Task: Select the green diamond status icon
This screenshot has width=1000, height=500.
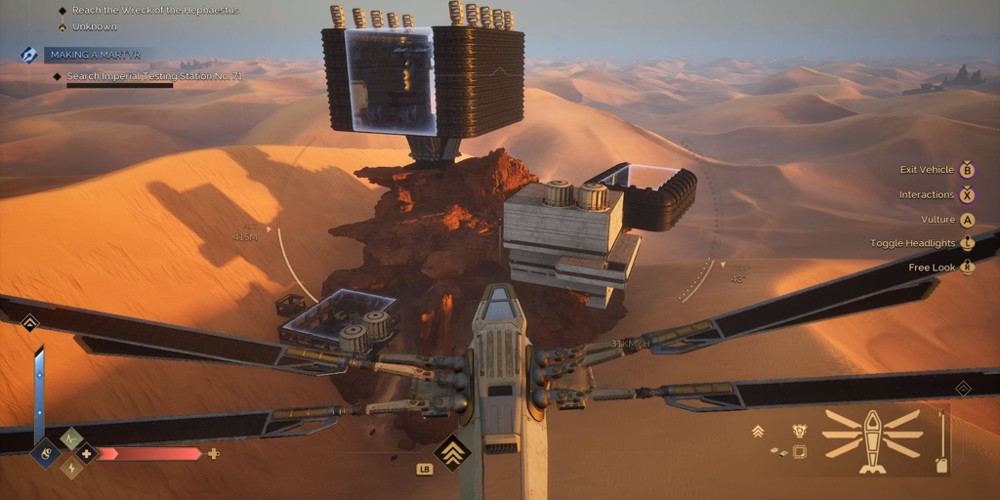Action: click(x=71, y=438)
